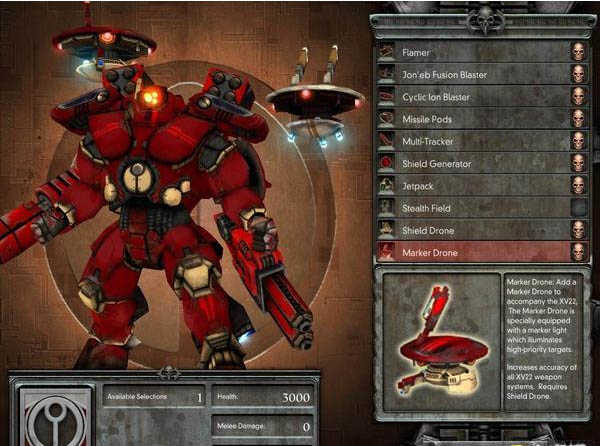Choose the Jon'eb Fusion Blaster

pos(470,74)
